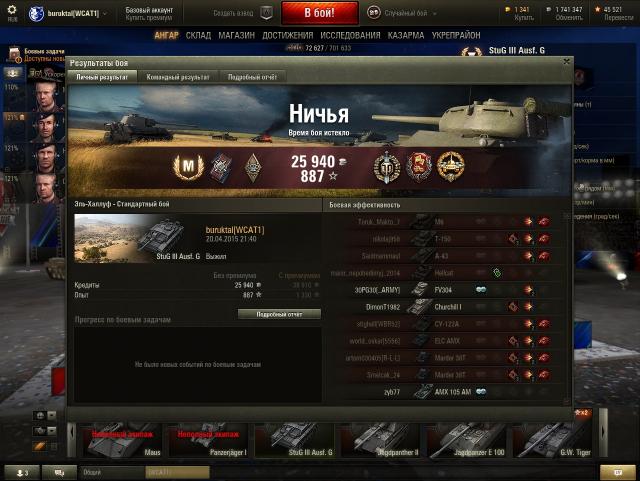640x481 pixels.
Task: Open the «Подробный отчёт» tab
Action: point(251,76)
